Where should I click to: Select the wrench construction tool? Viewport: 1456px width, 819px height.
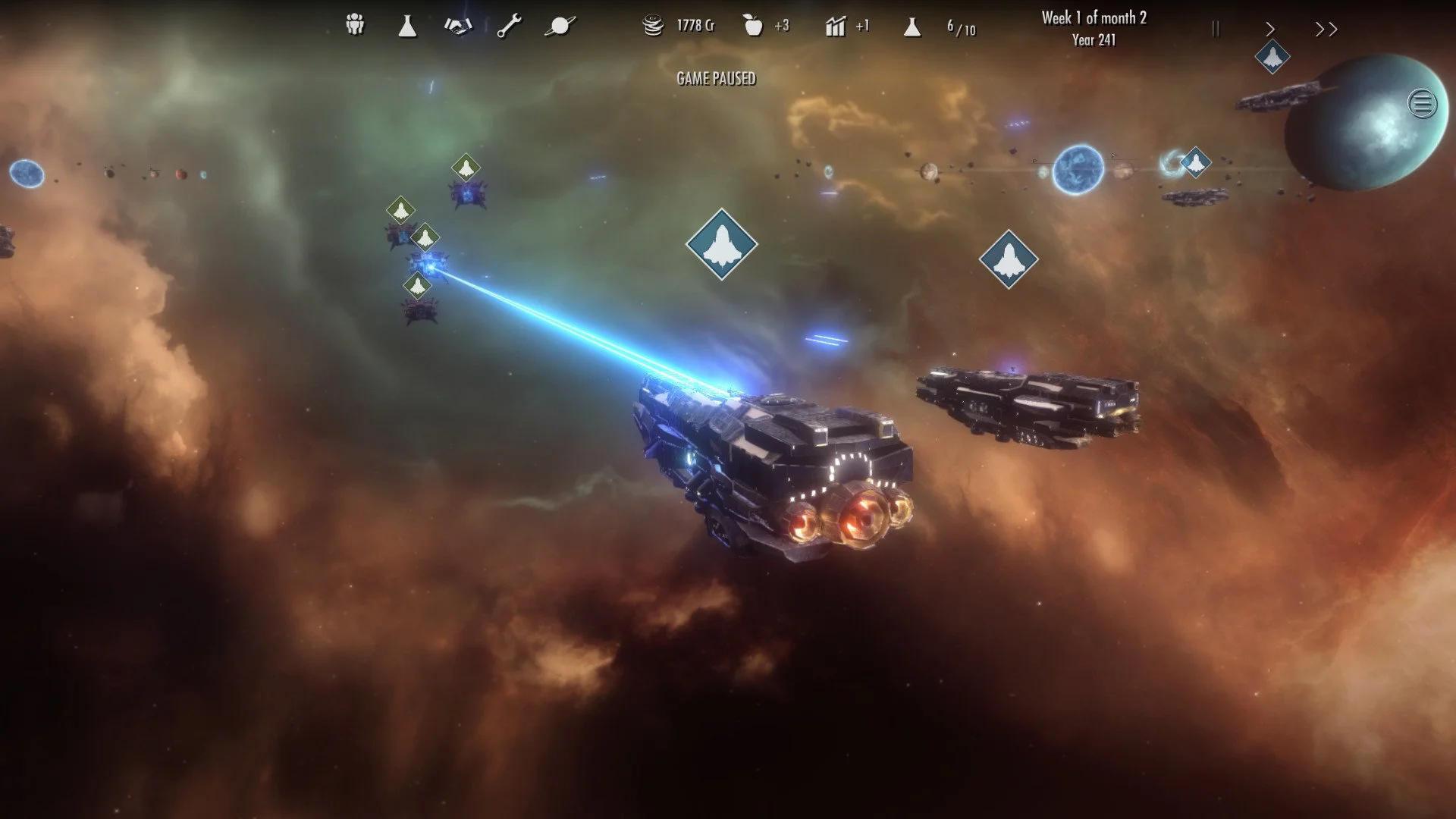coord(507,25)
